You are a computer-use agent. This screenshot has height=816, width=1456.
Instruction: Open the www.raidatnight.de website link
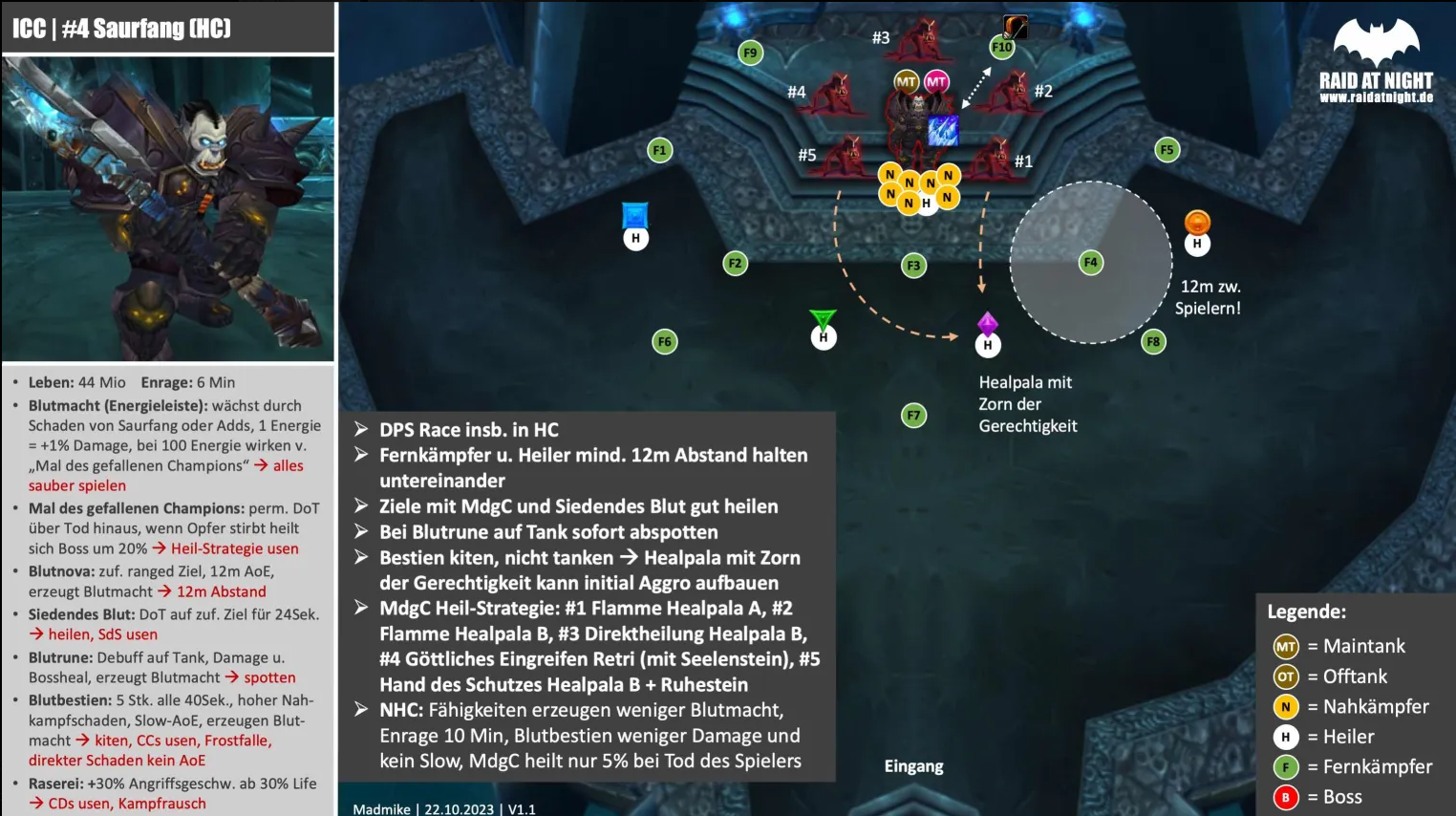click(1376, 97)
